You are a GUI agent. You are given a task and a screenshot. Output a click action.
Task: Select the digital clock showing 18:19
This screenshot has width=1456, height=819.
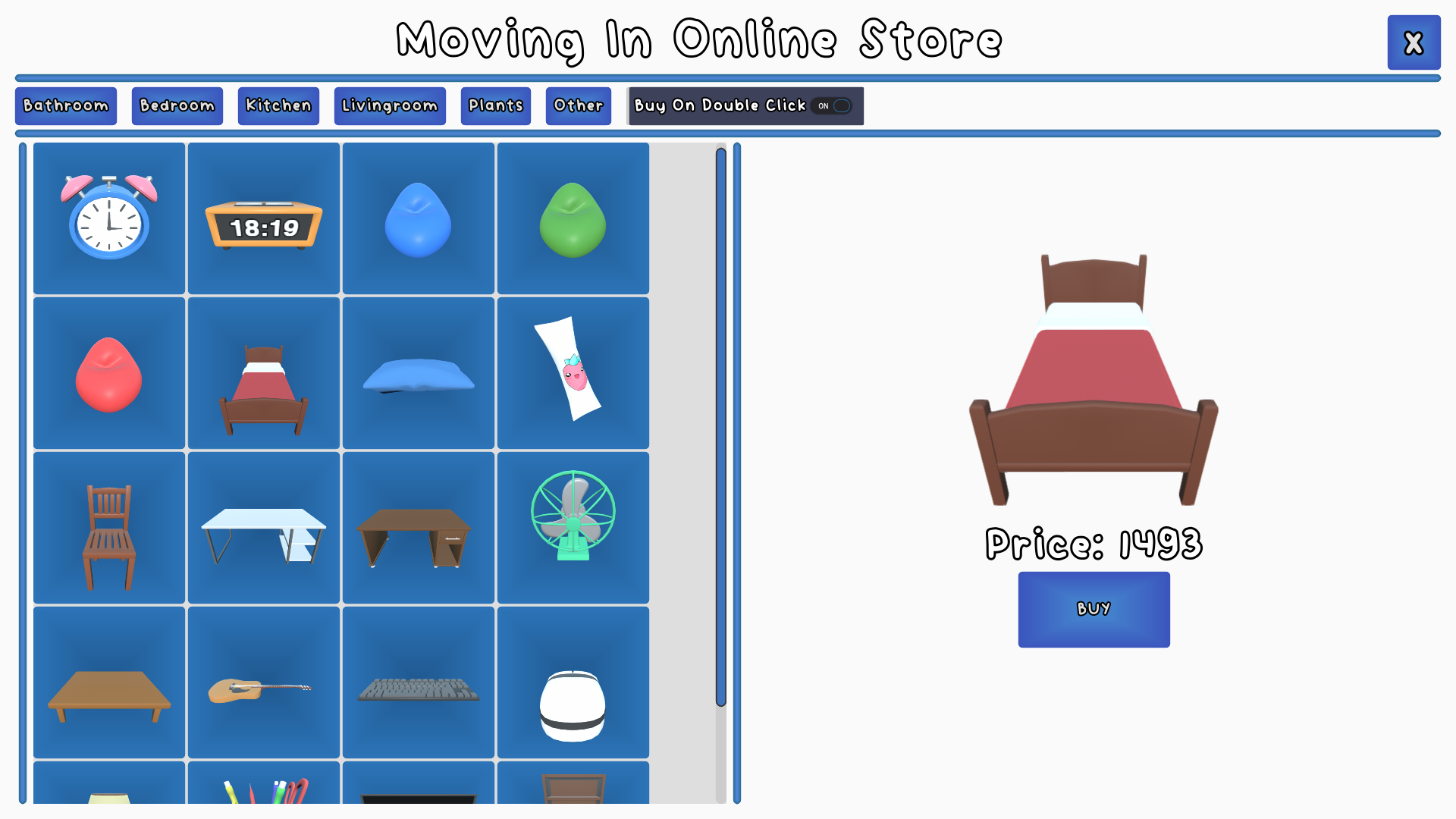[x=263, y=218]
